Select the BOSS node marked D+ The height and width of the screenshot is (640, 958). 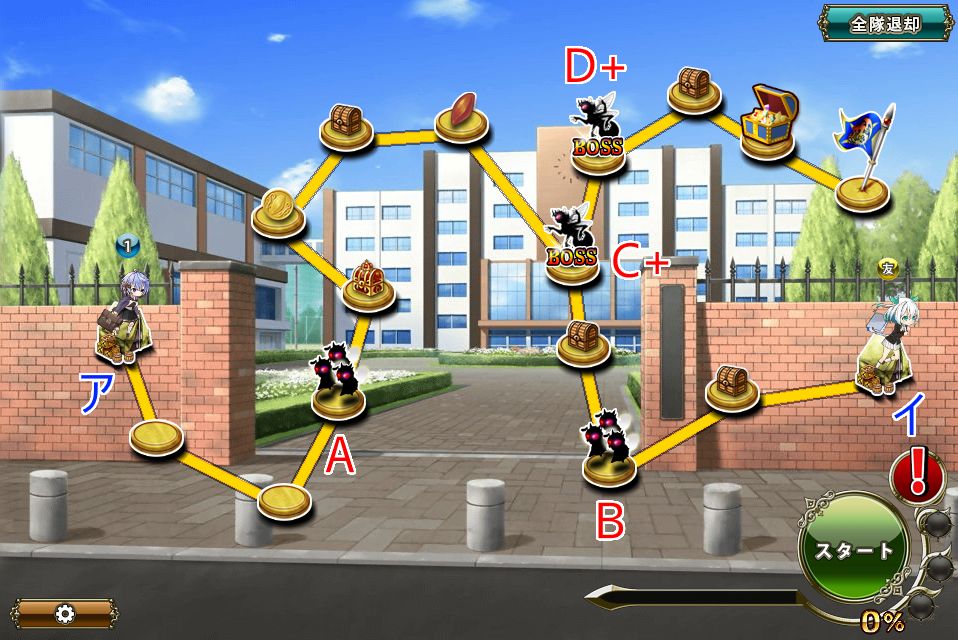pos(598,135)
